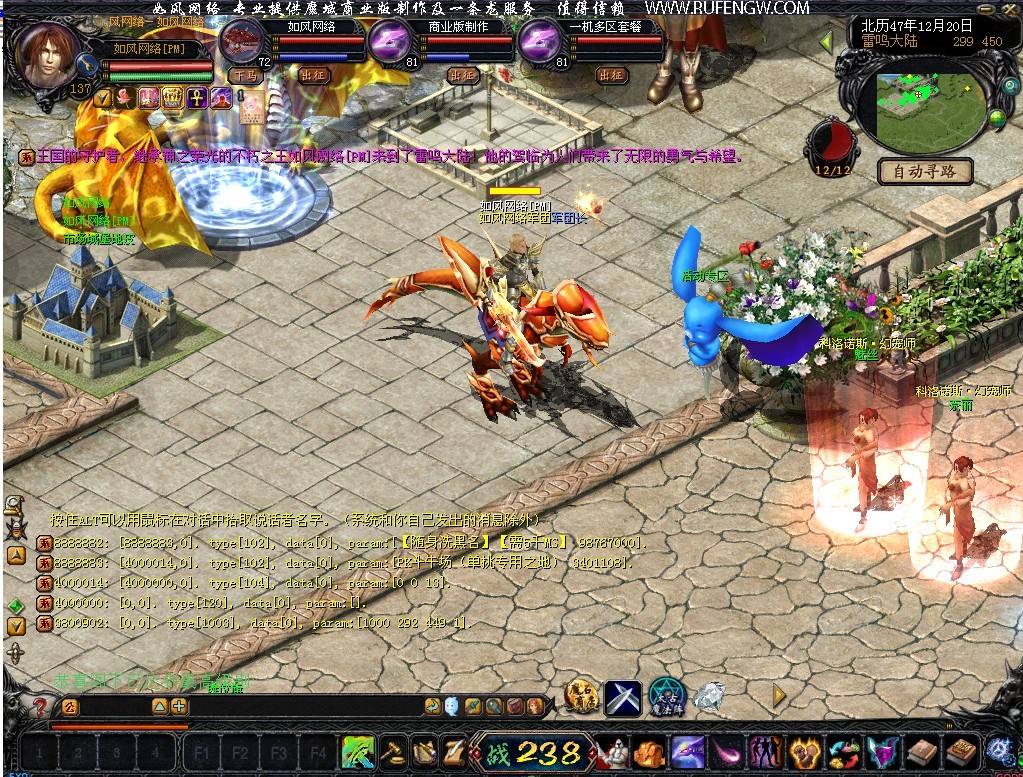The width and height of the screenshot is (1023, 777).
Task: Click 出征 under the 商业版制作 pet
Action: click(x=462, y=75)
